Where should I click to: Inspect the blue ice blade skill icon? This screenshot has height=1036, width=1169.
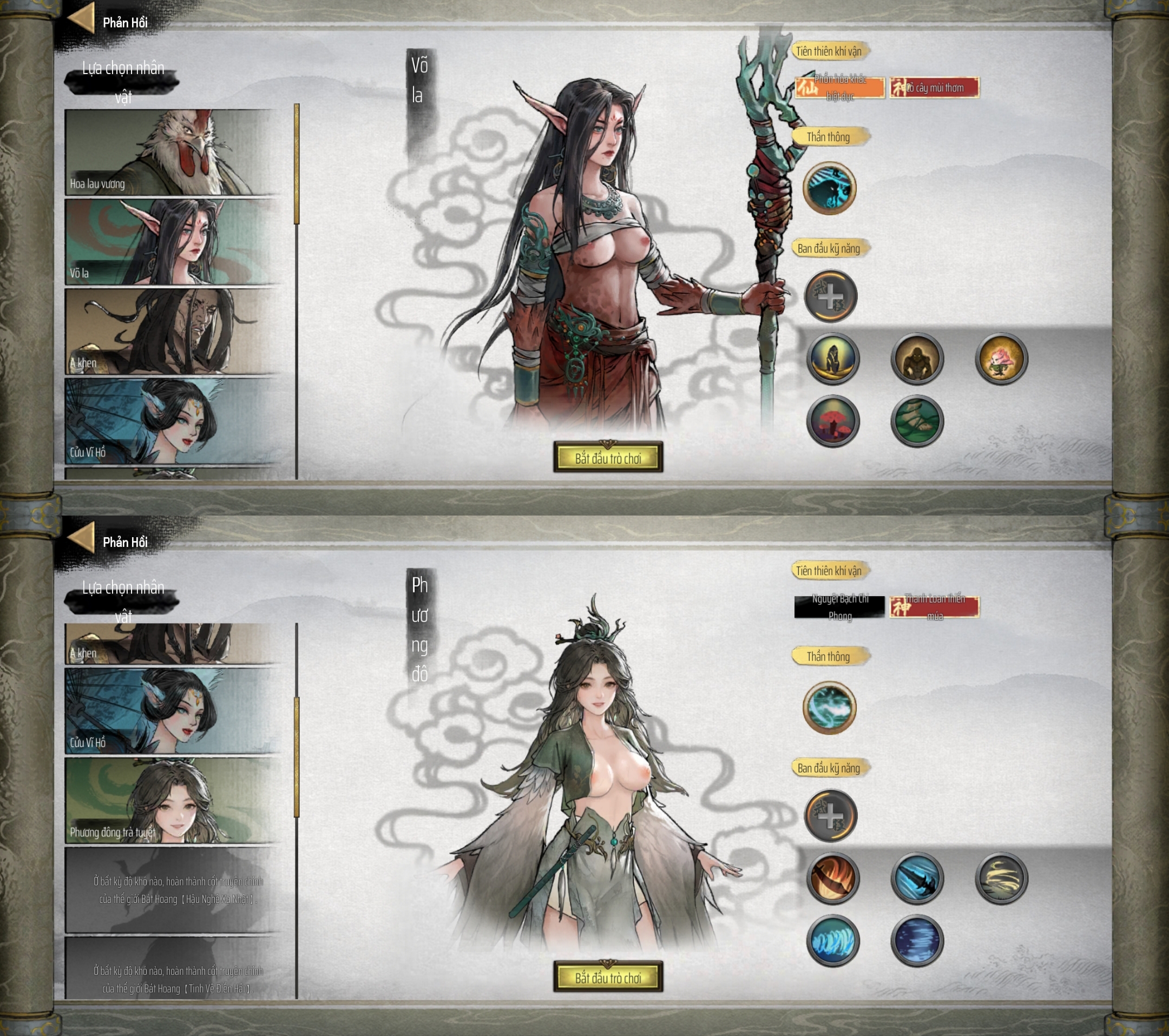(x=917, y=878)
